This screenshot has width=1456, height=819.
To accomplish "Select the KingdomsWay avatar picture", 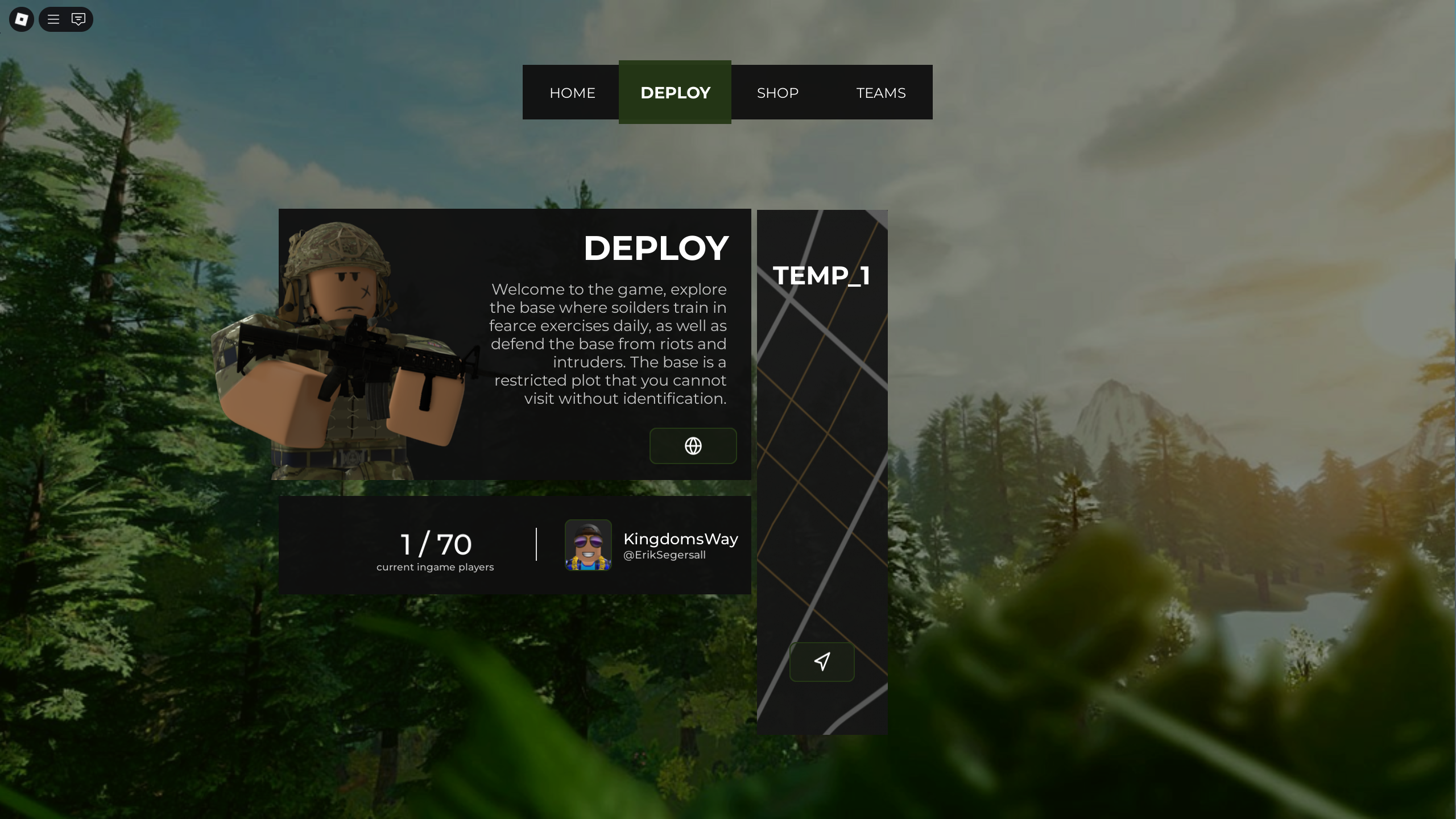I will (x=588, y=545).
